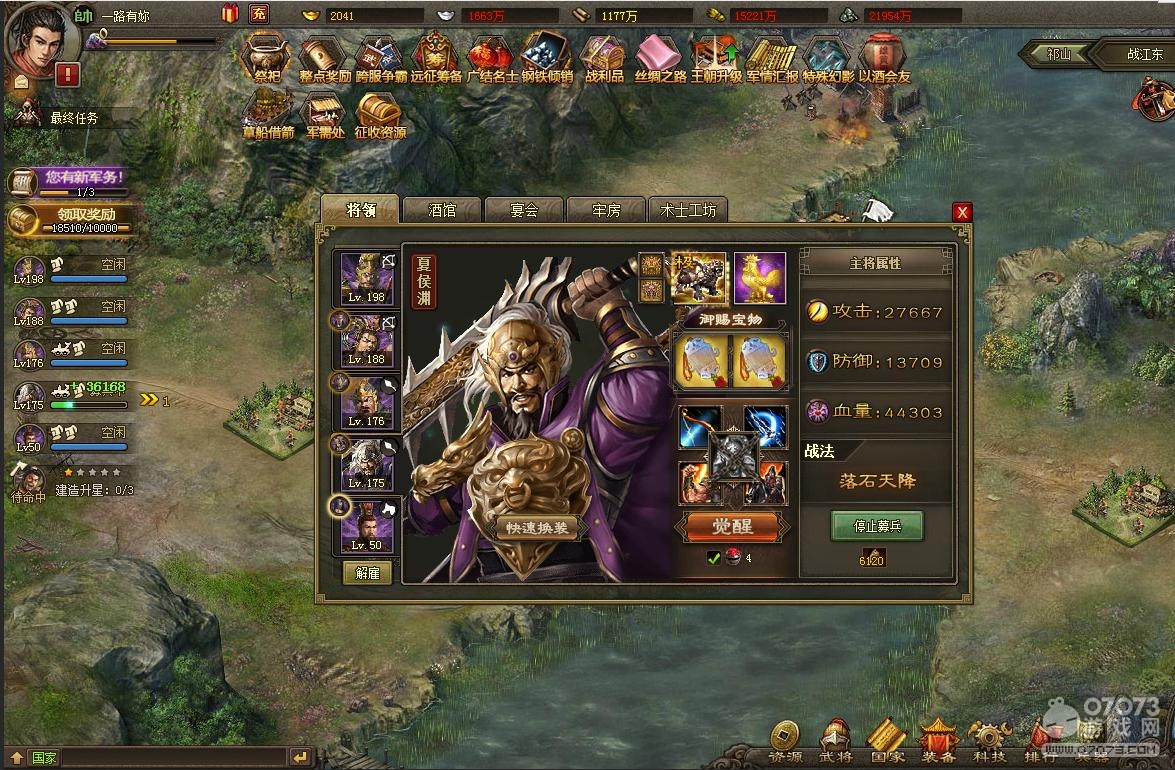Choose the Lv. 50 general portrait
Image resolution: width=1175 pixels, height=770 pixels.
[367, 526]
